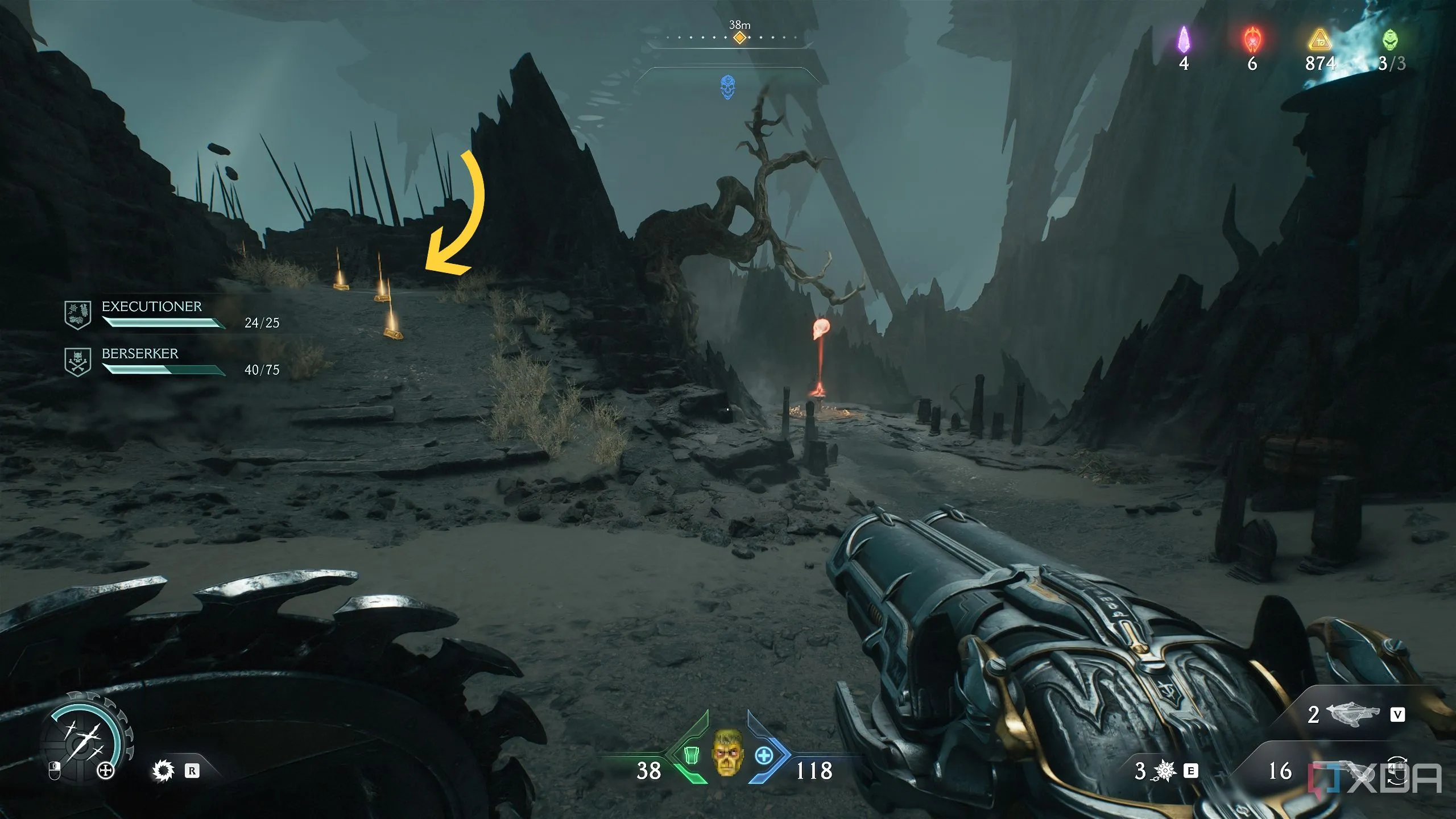Select the secondary weapon icon above ammo
The image size is (1456, 819).
(x=1352, y=714)
